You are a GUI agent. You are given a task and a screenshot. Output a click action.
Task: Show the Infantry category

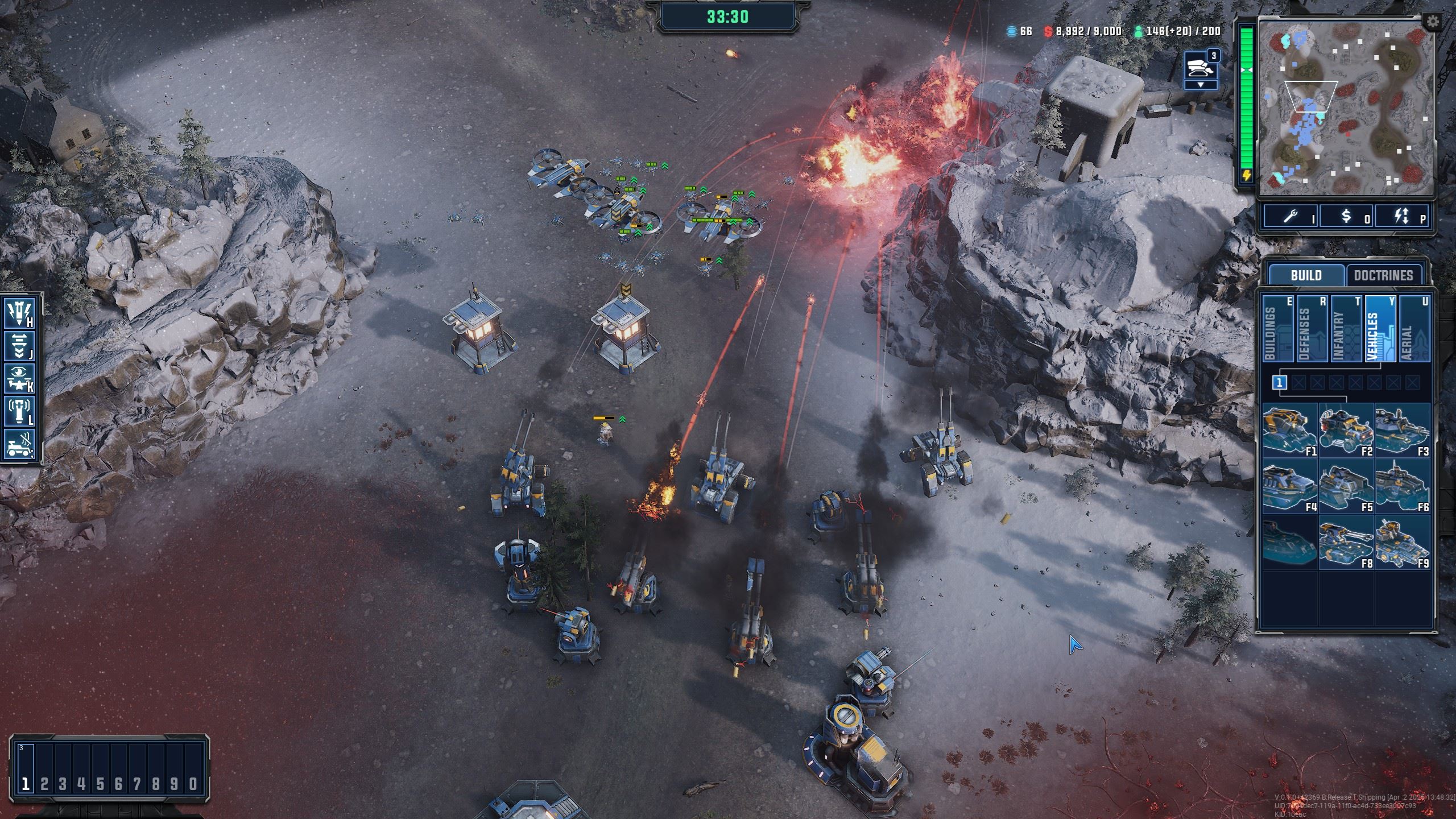pos(1346,329)
